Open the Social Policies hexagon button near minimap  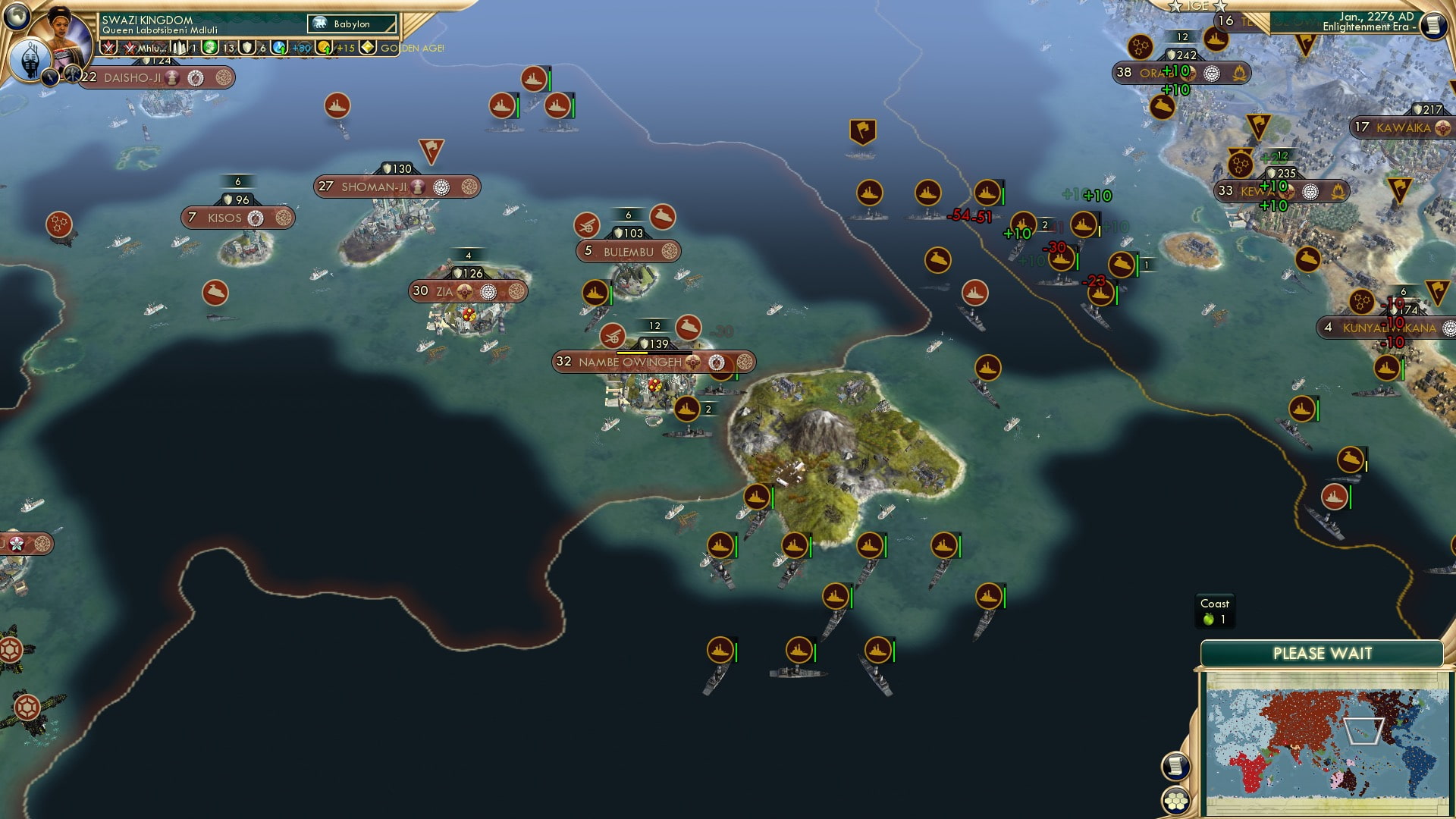pos(1176,801)
